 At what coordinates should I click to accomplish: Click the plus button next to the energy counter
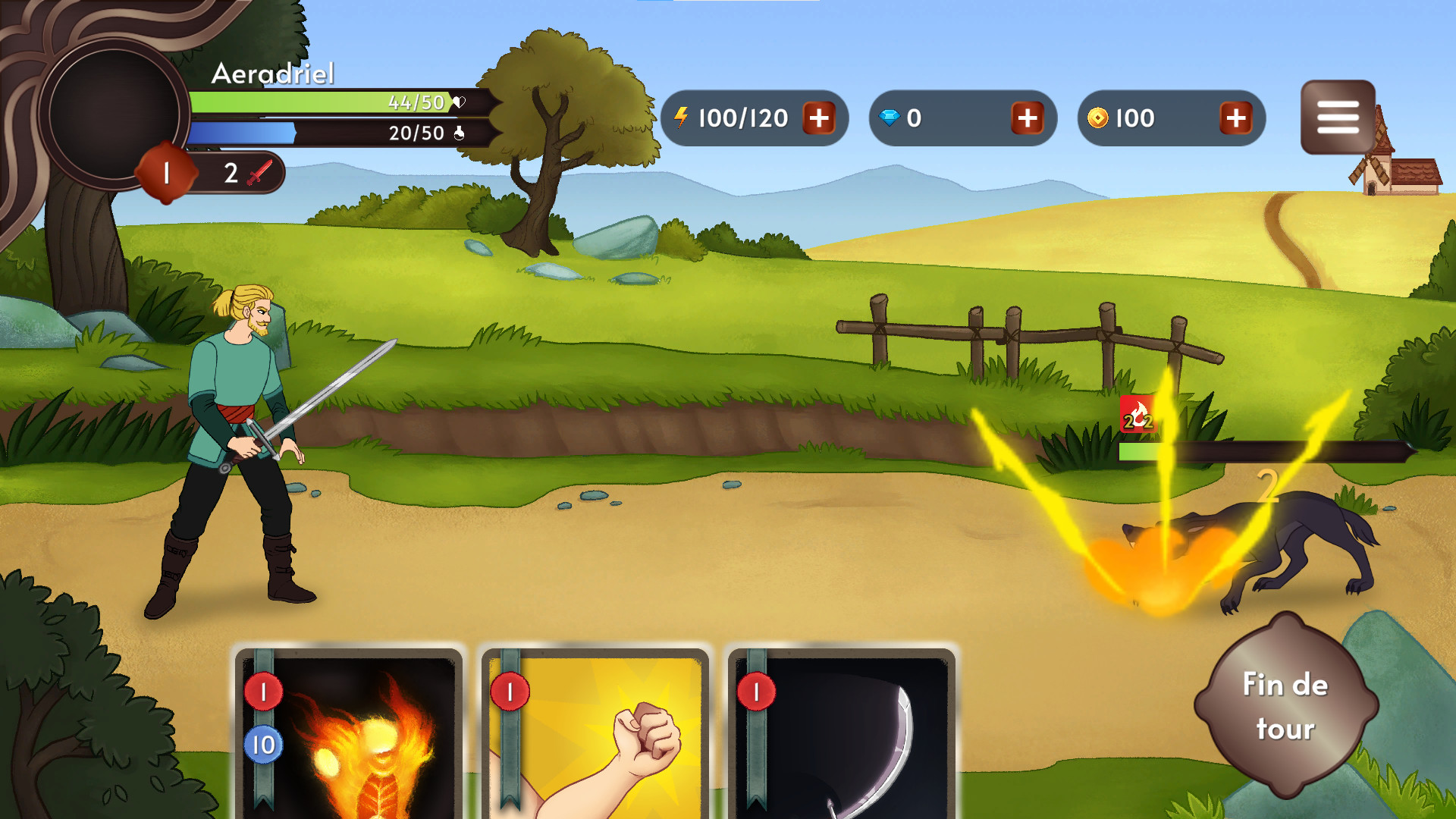click(x=818, y=118)
